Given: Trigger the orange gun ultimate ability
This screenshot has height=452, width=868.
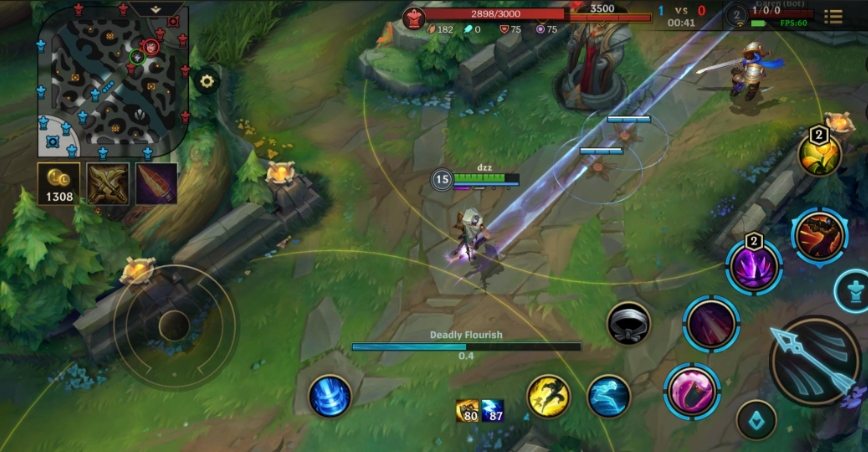Looking at the screenshot, I should [x=819, y=236].
